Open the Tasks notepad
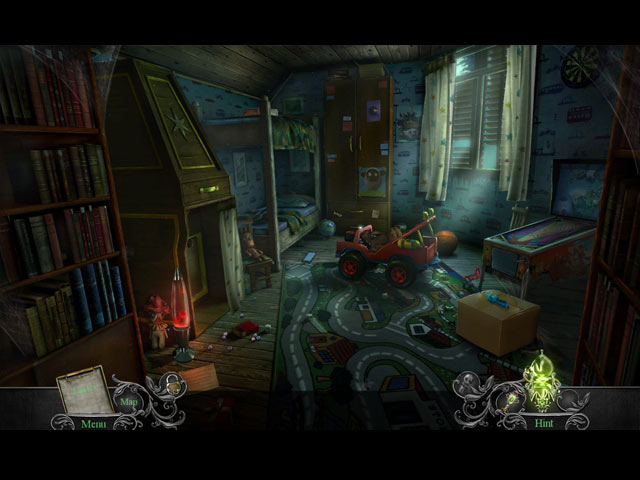Screen dimensions: 640x480 [86, 390]
